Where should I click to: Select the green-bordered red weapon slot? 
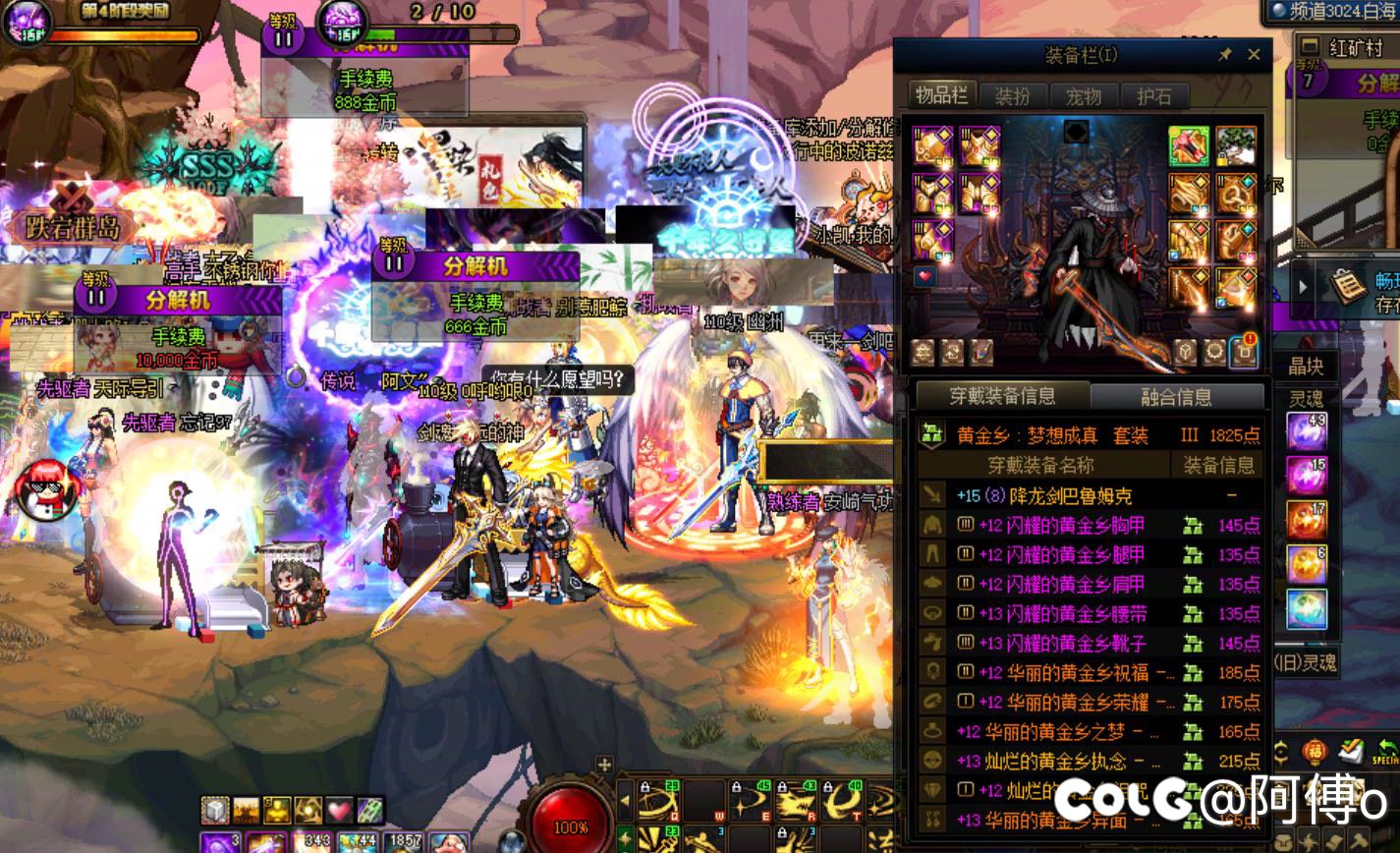click(1189, 146)
